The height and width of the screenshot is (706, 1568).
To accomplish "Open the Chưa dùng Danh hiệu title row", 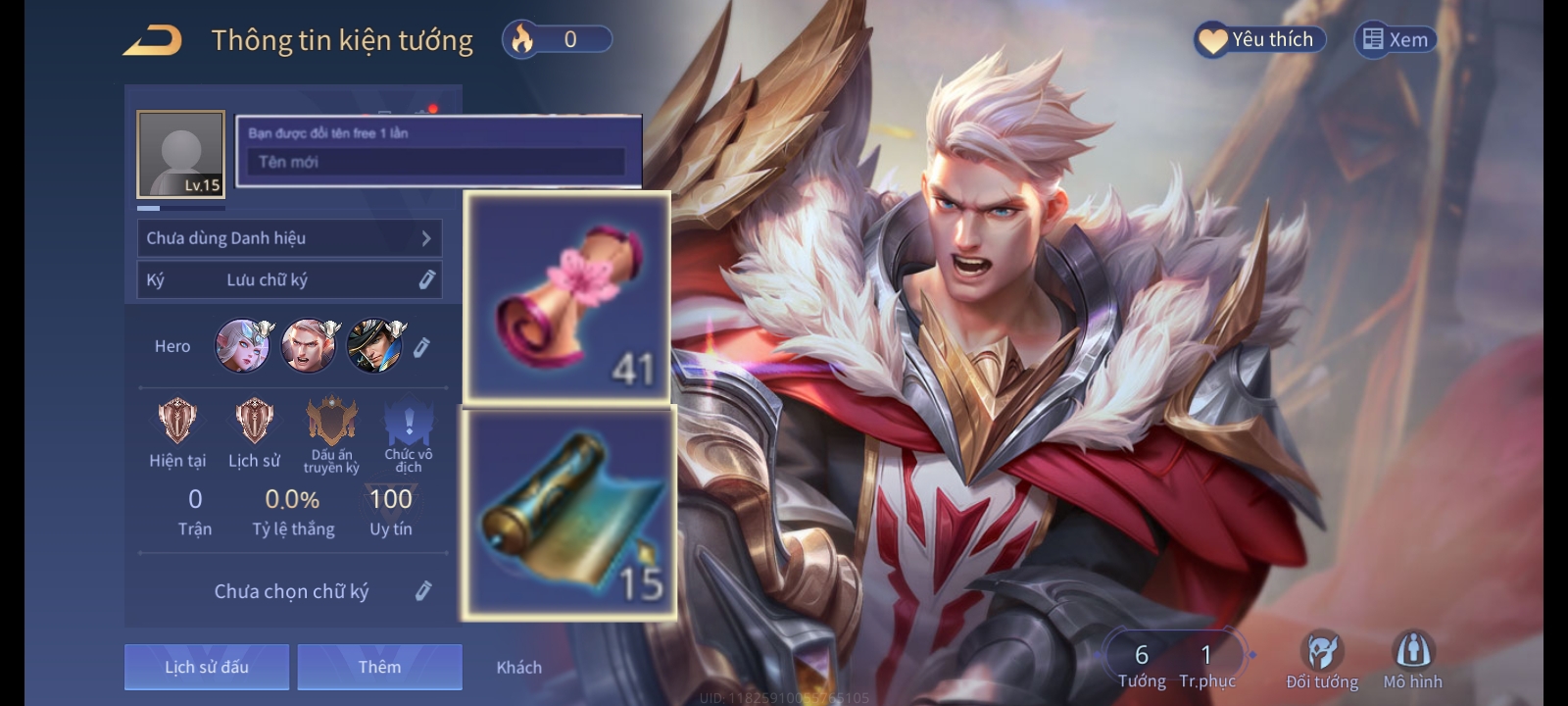I will [x=289, y=238].
